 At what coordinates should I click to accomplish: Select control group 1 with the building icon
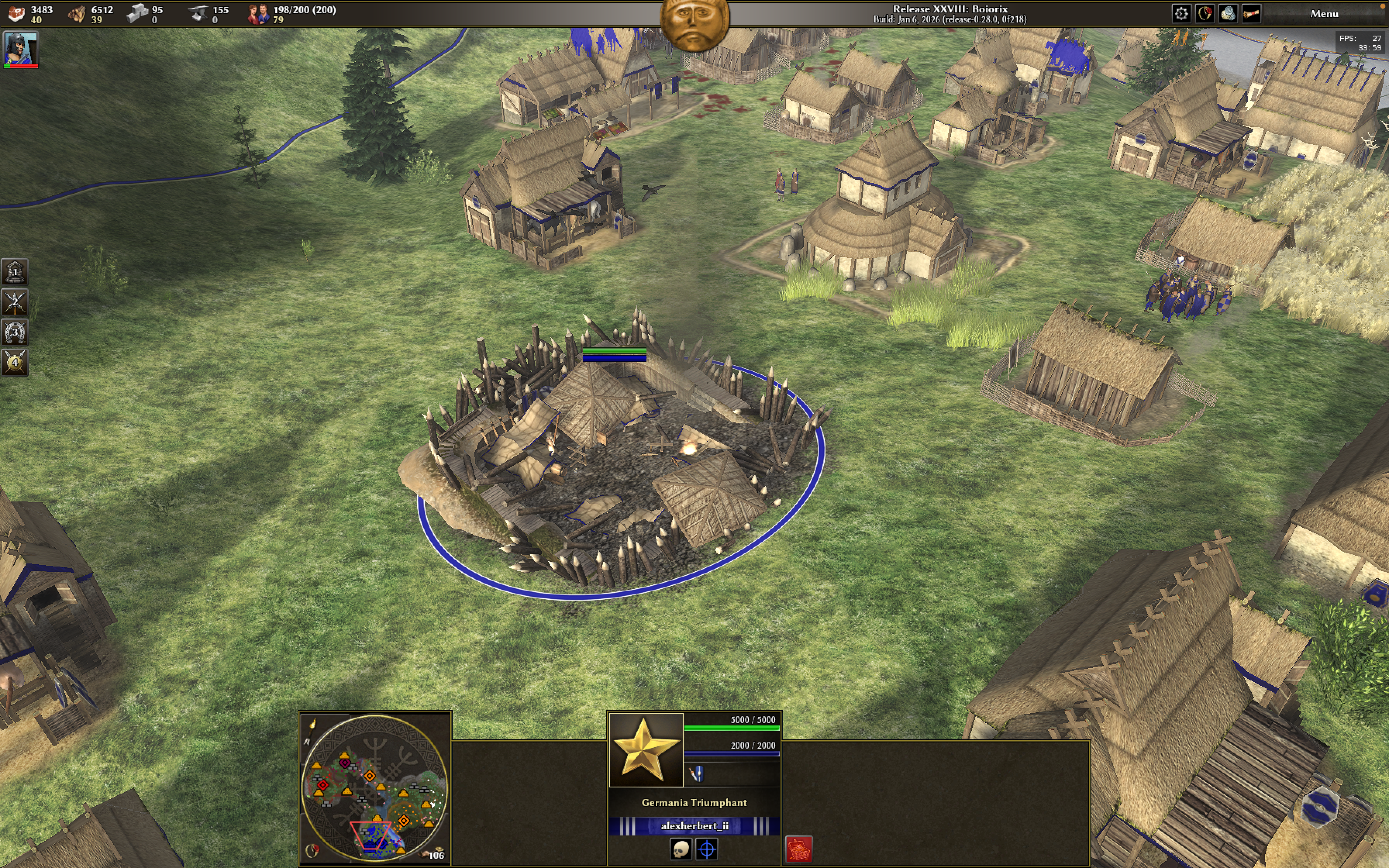[x=15, y=272]
